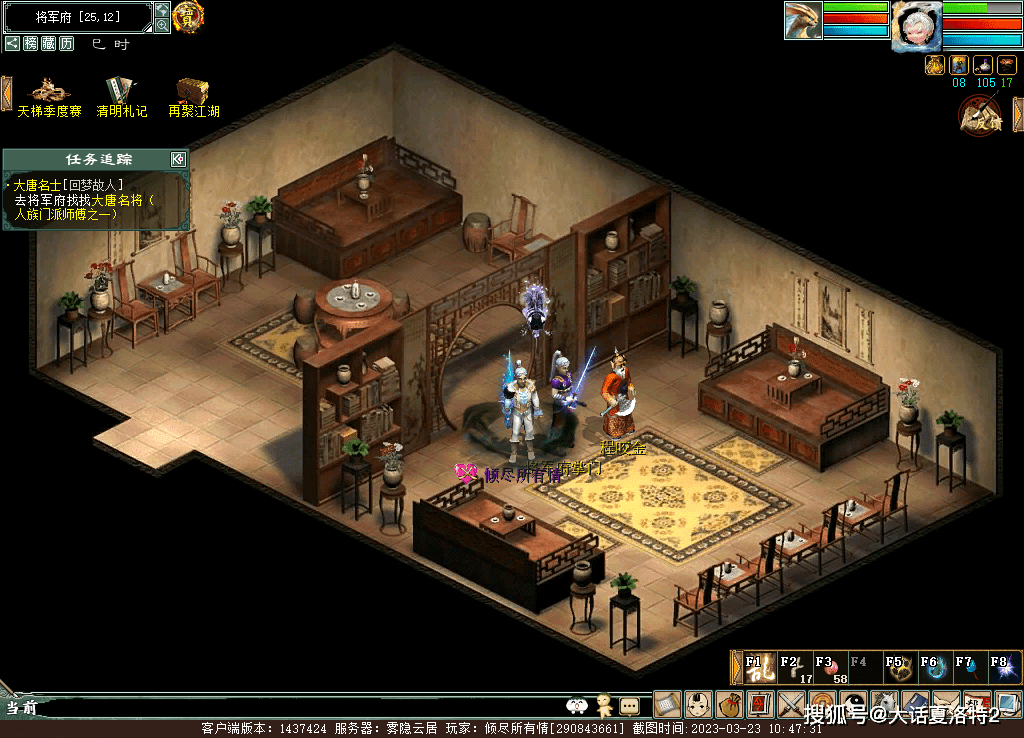
Task: Open the pet portrait panel
Action: [803, 21]
